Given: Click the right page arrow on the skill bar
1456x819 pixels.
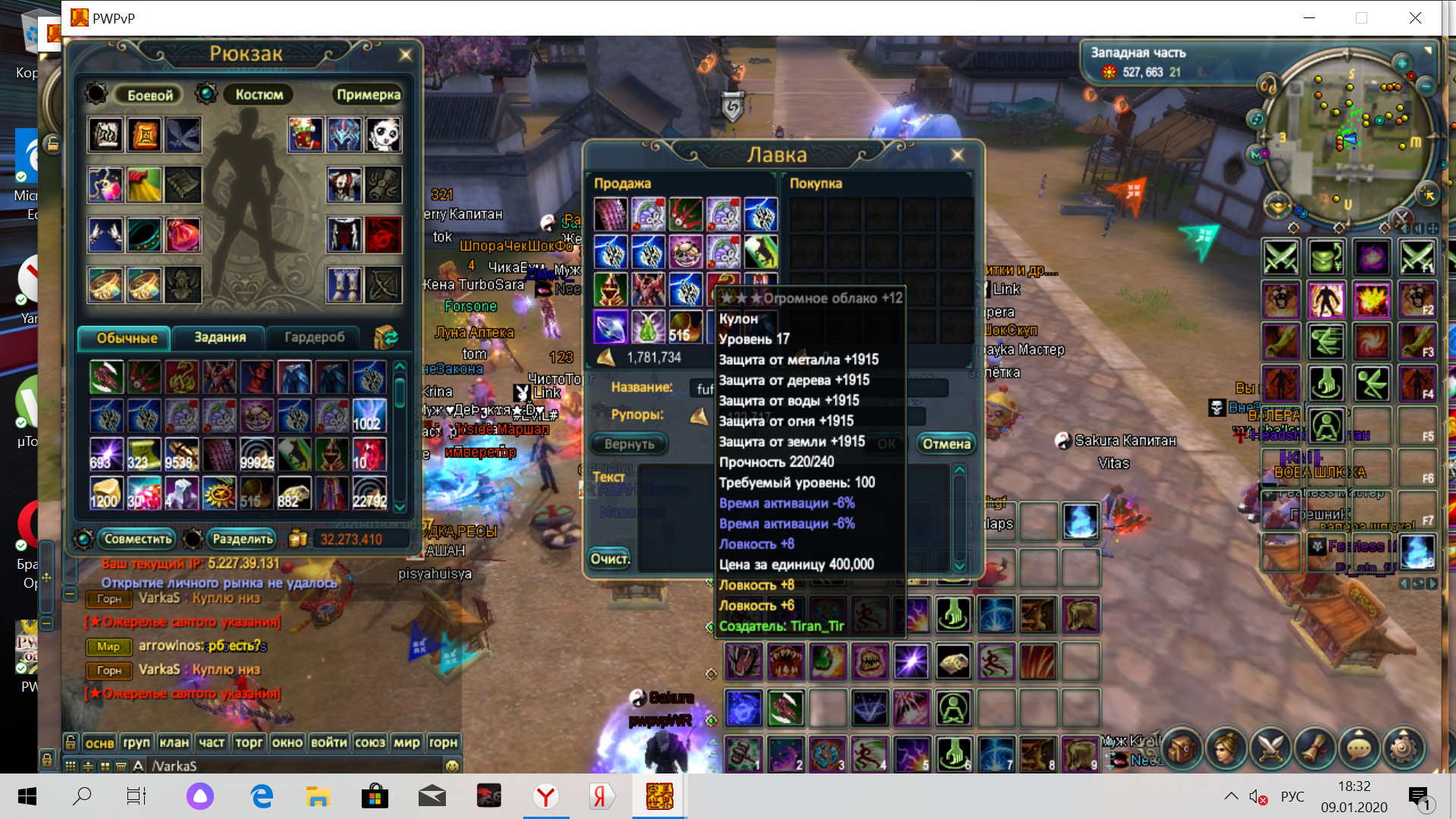Looking at the screenshot, I should point(1432,585).
